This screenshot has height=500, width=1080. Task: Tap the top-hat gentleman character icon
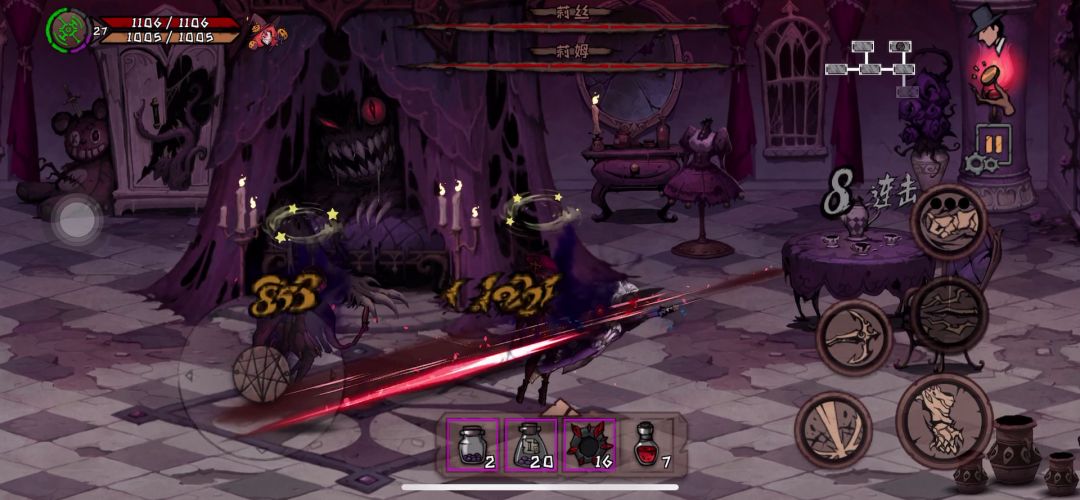[x=990, y=31]
